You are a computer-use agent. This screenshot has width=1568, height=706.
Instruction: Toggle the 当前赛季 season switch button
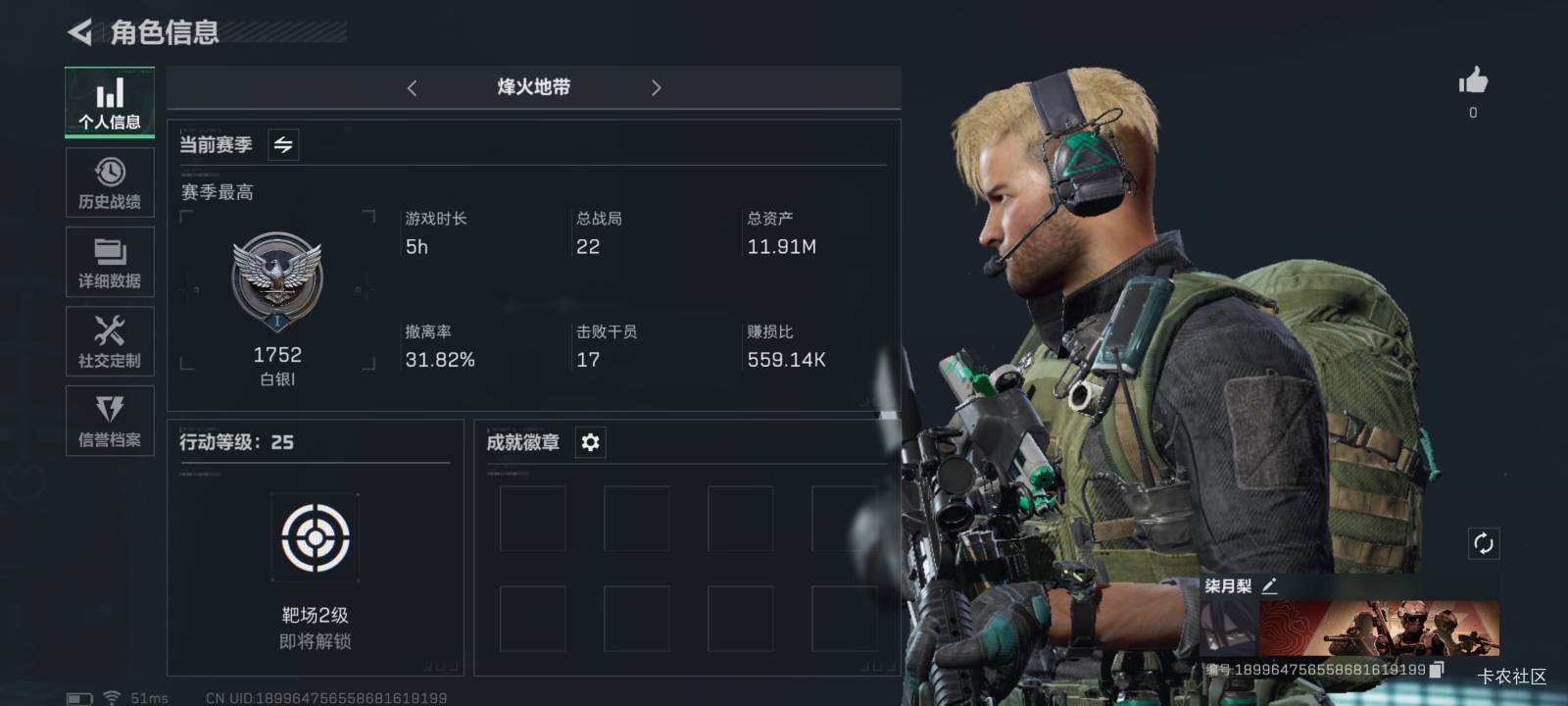[x=283, y=145]
